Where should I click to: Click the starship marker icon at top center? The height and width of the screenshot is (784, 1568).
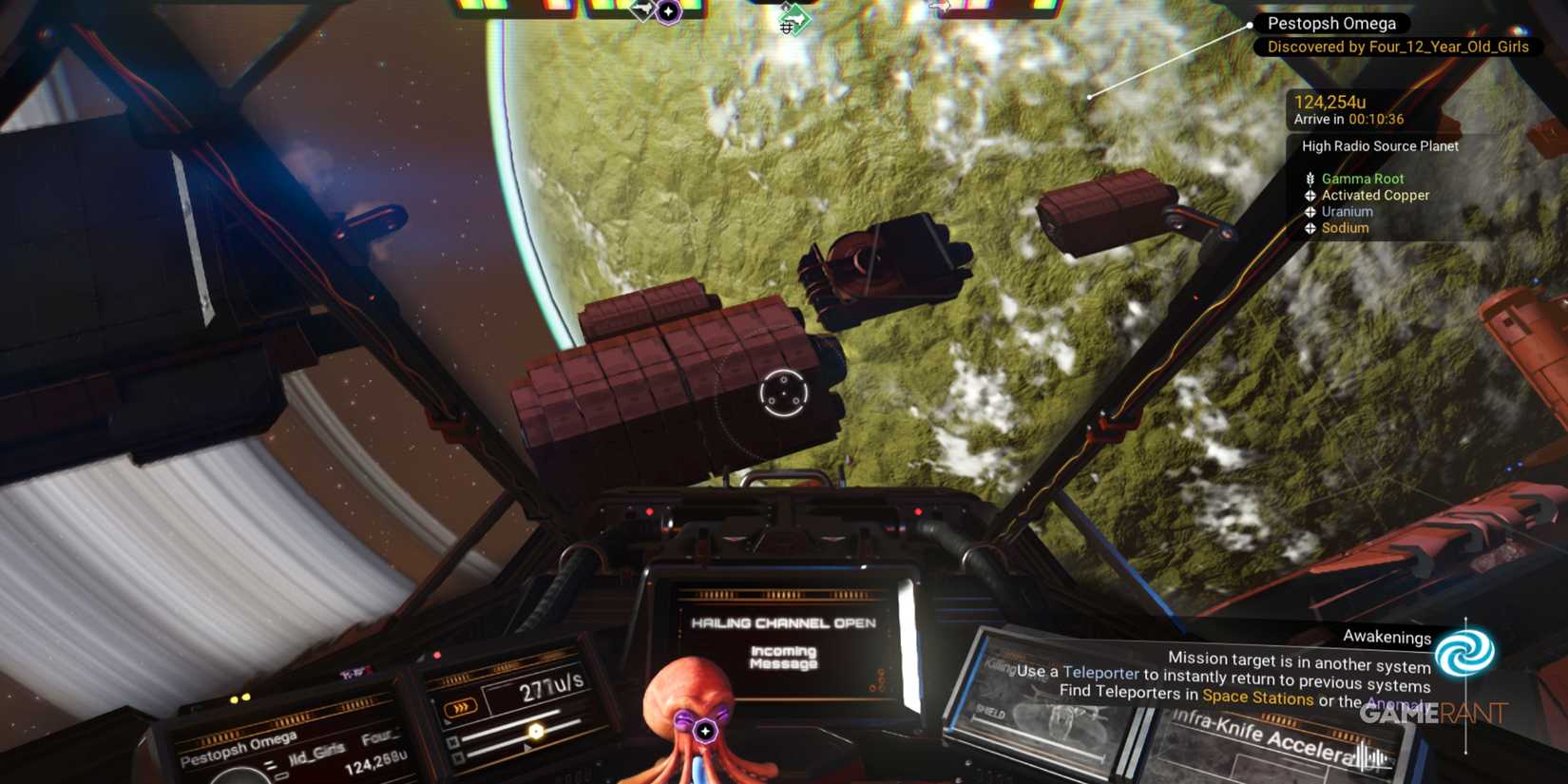(x=644, y=9)
